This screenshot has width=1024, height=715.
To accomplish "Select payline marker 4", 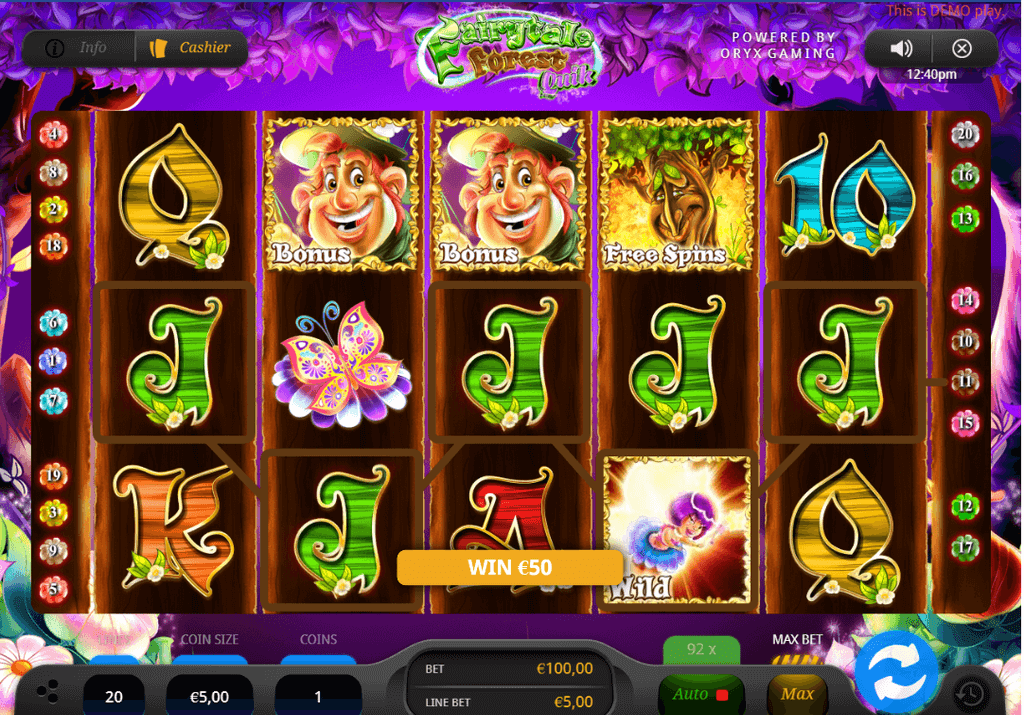I will 53,135.
